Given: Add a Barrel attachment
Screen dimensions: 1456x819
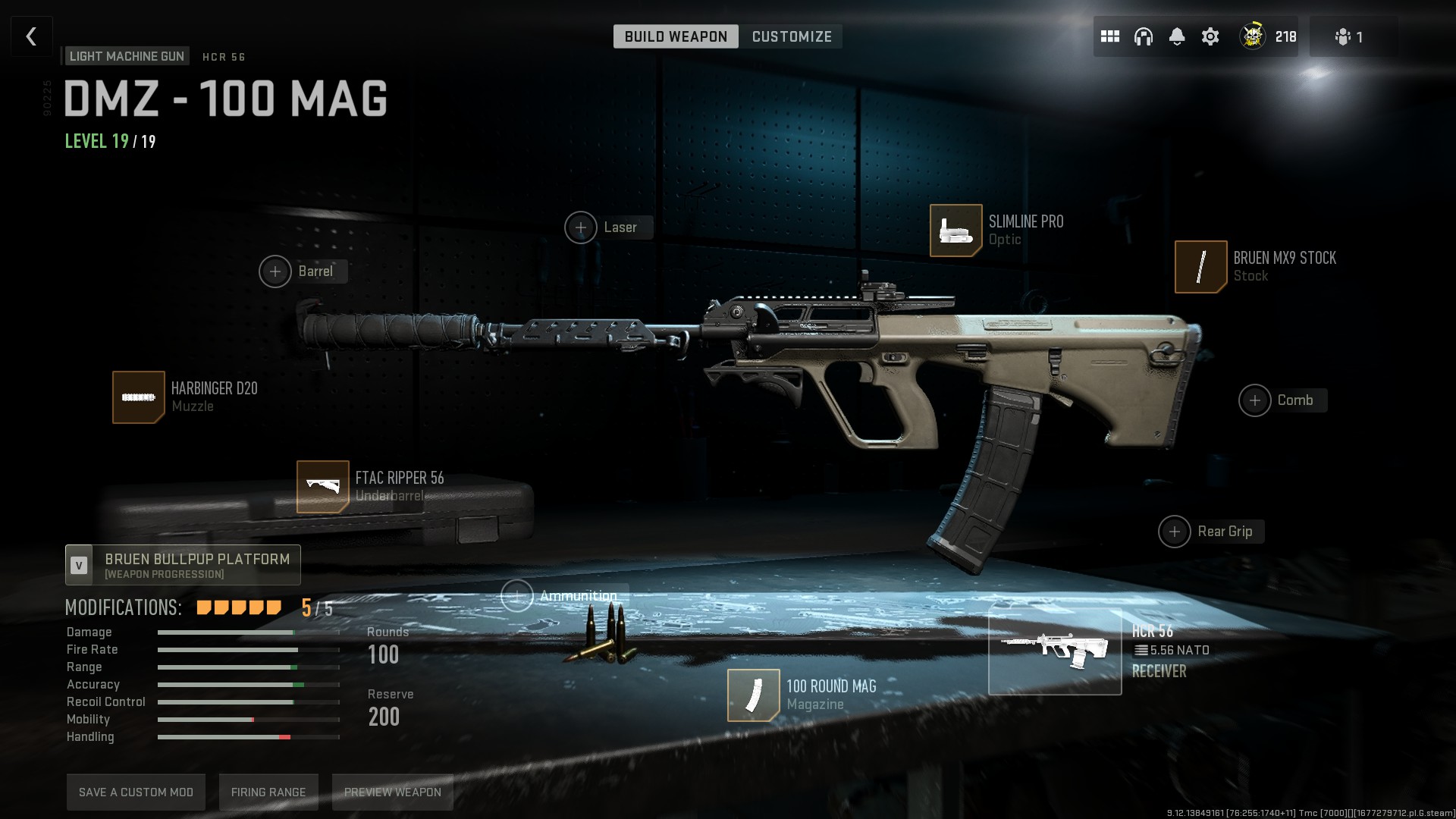Looking at the screenshot, I should tap(275, 271).
